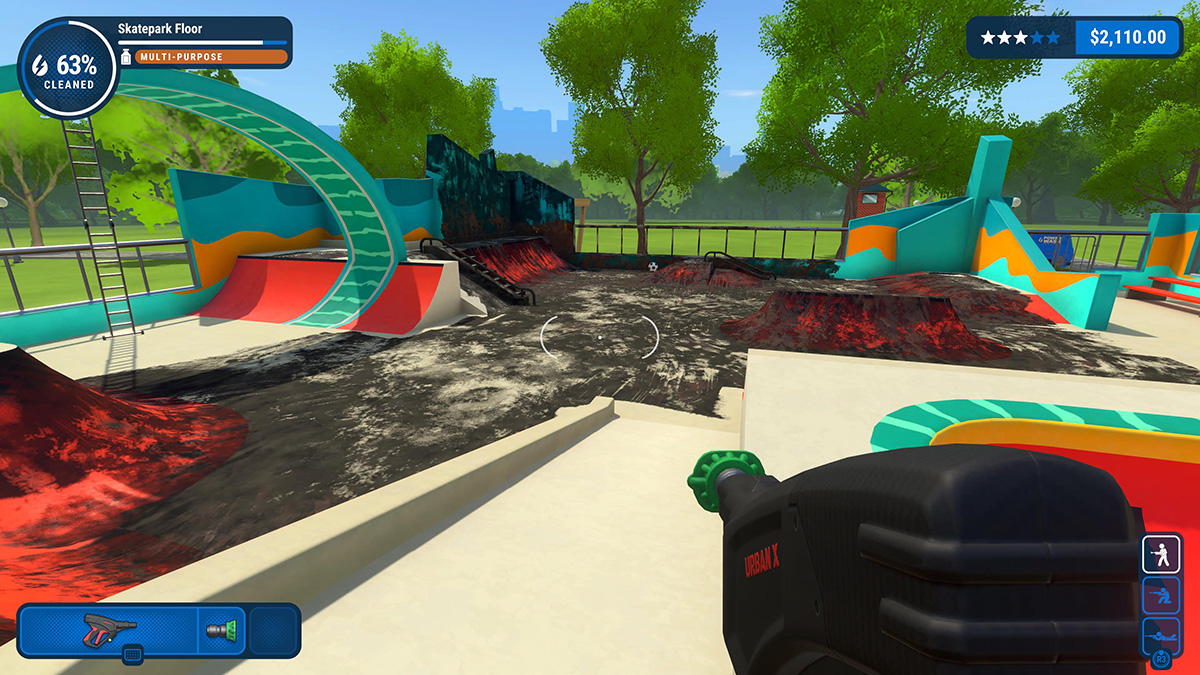
Task: Click the star rating display
Action: point(1020,38)
